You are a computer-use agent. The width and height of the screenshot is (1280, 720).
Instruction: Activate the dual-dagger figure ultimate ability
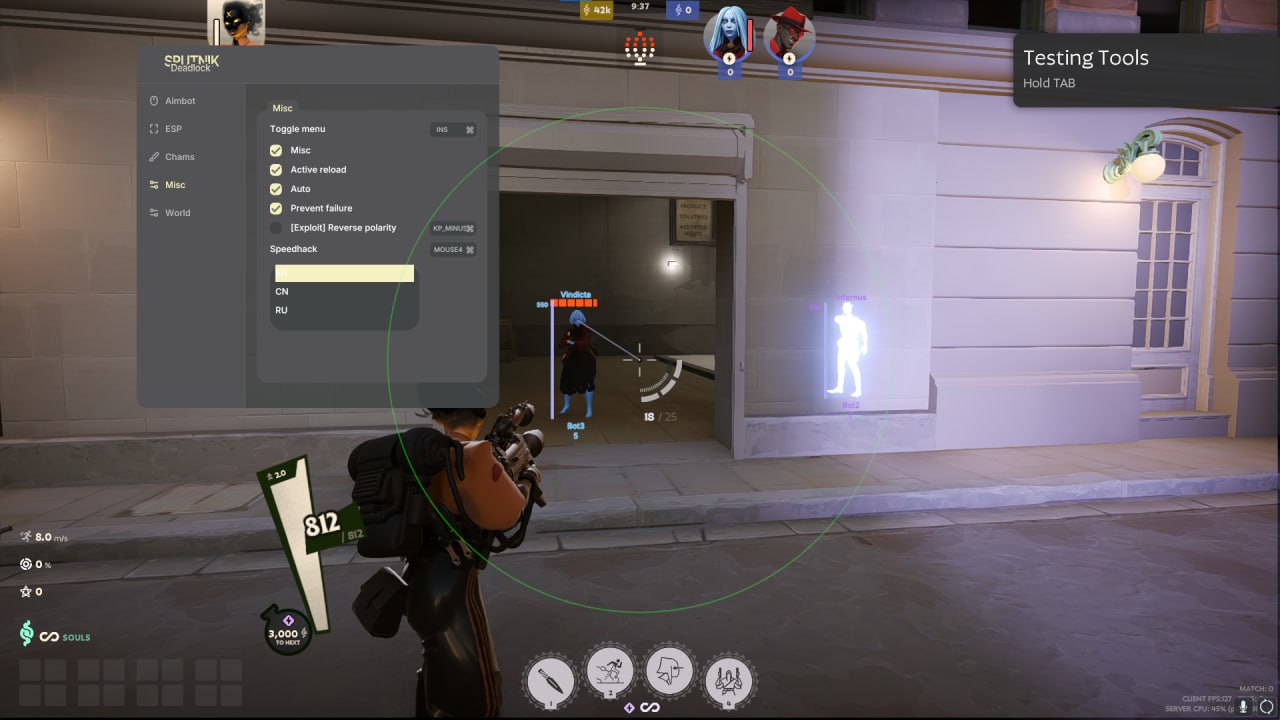(729, 680)
